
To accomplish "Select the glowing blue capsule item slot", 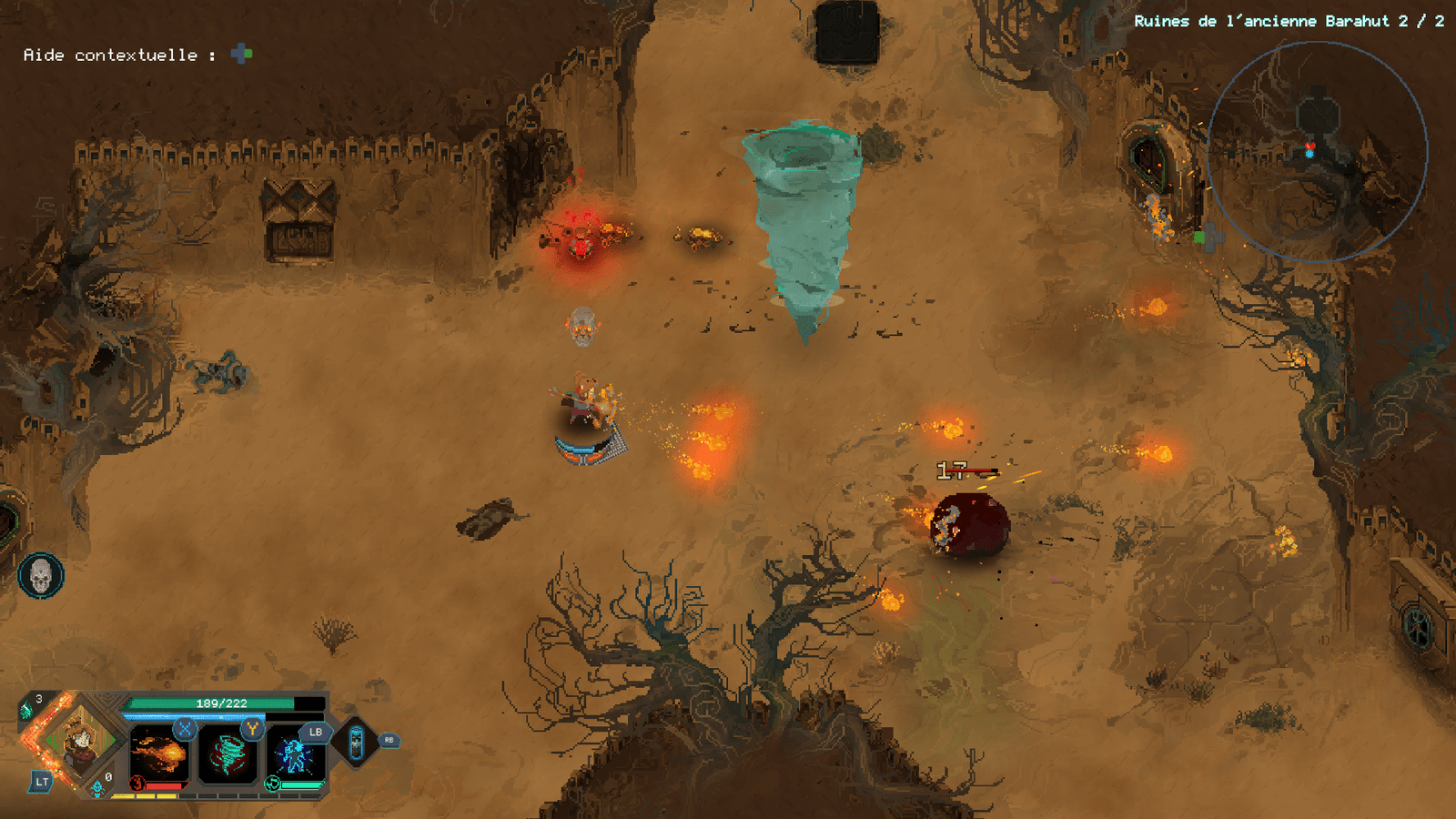I will (357, 743).
